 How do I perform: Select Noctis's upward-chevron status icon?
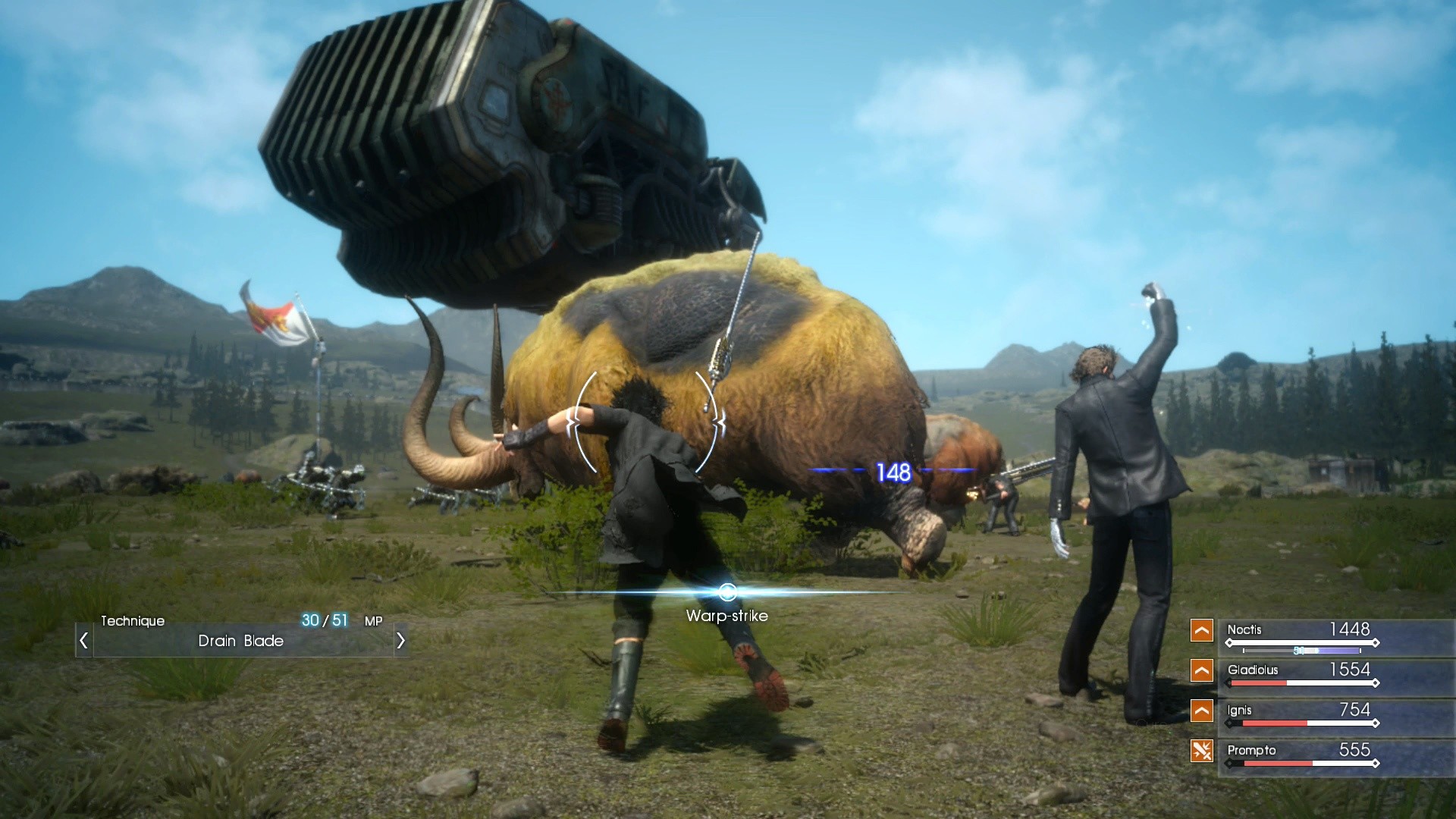pos(1200,629)
